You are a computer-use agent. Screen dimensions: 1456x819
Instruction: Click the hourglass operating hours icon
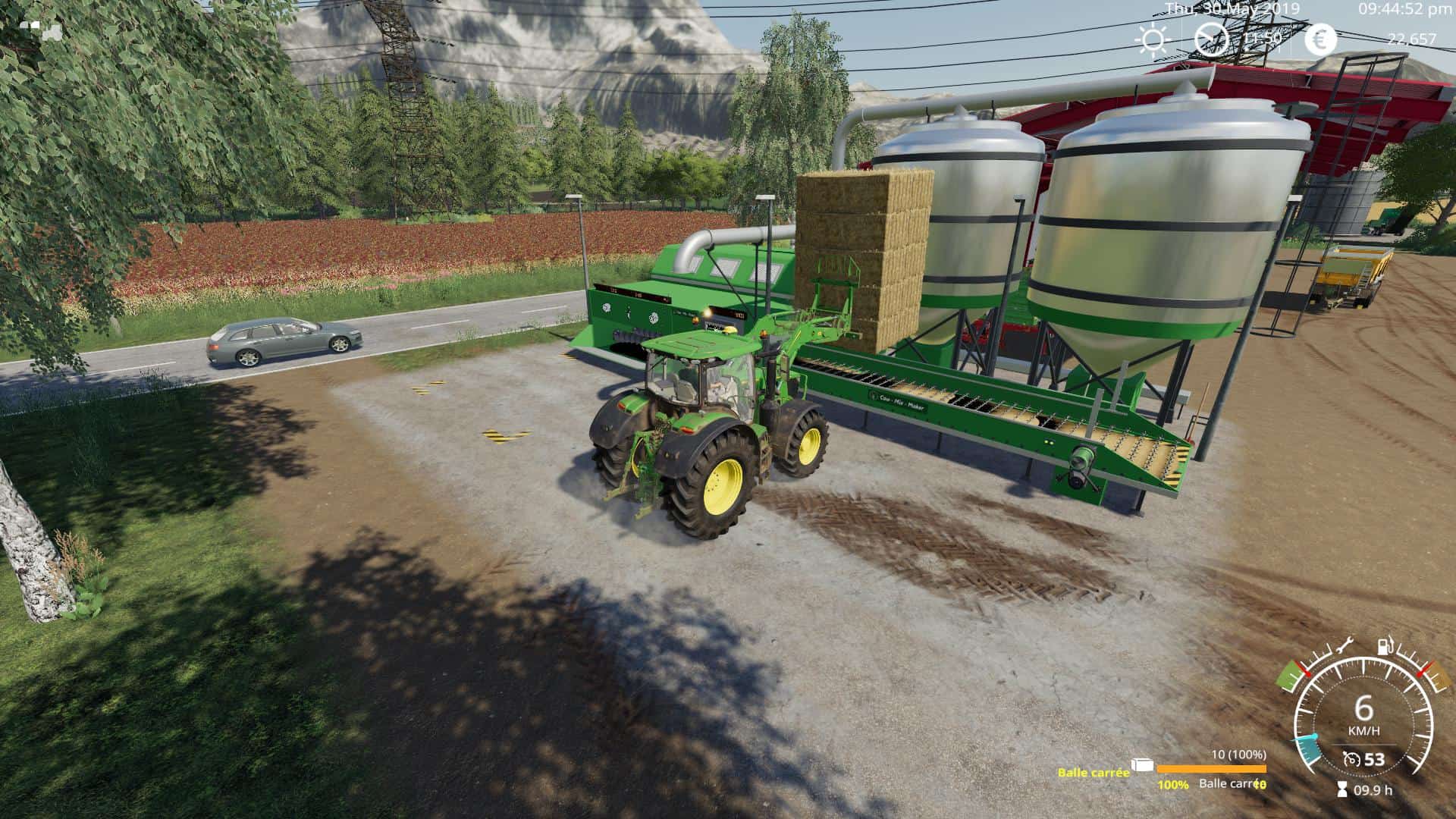click(1343, 789)
